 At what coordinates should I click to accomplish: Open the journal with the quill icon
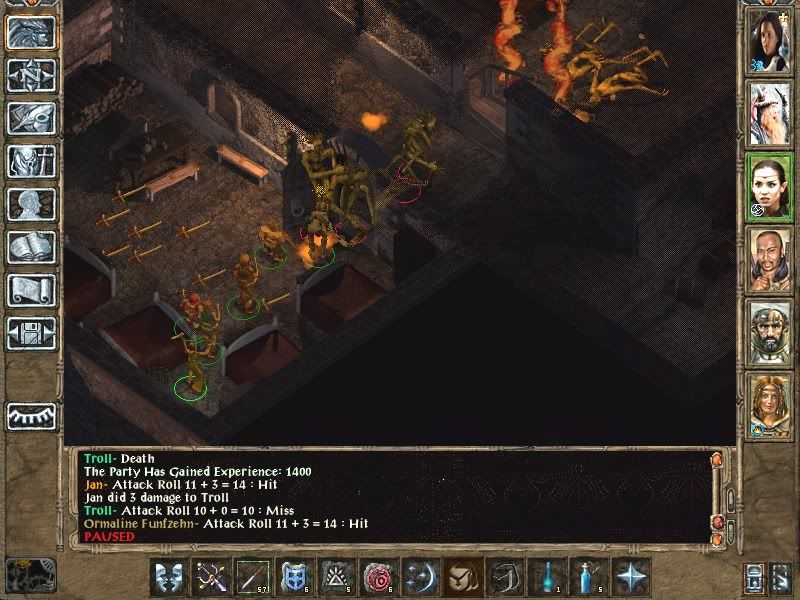(31, 118)
